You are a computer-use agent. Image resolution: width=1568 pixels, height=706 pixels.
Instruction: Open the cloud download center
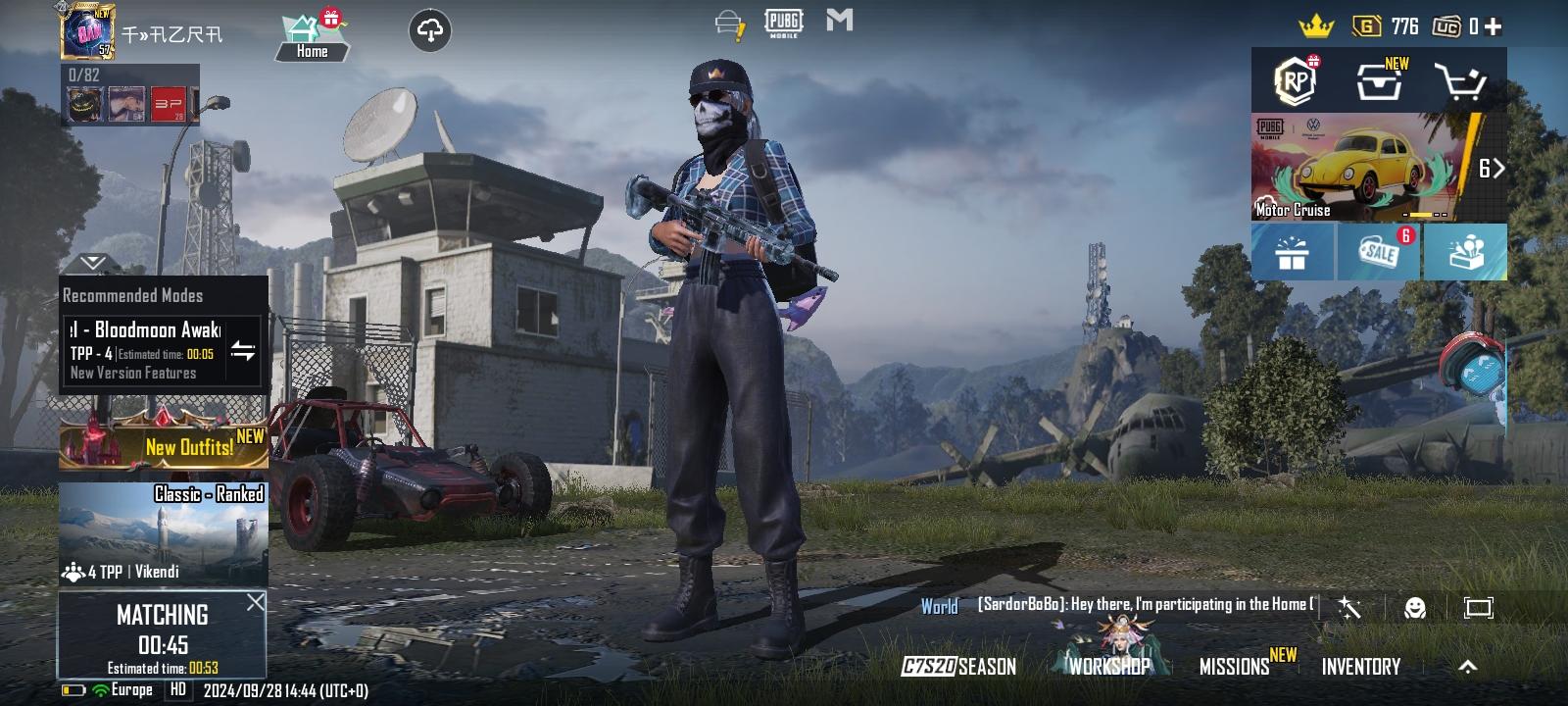430,30
